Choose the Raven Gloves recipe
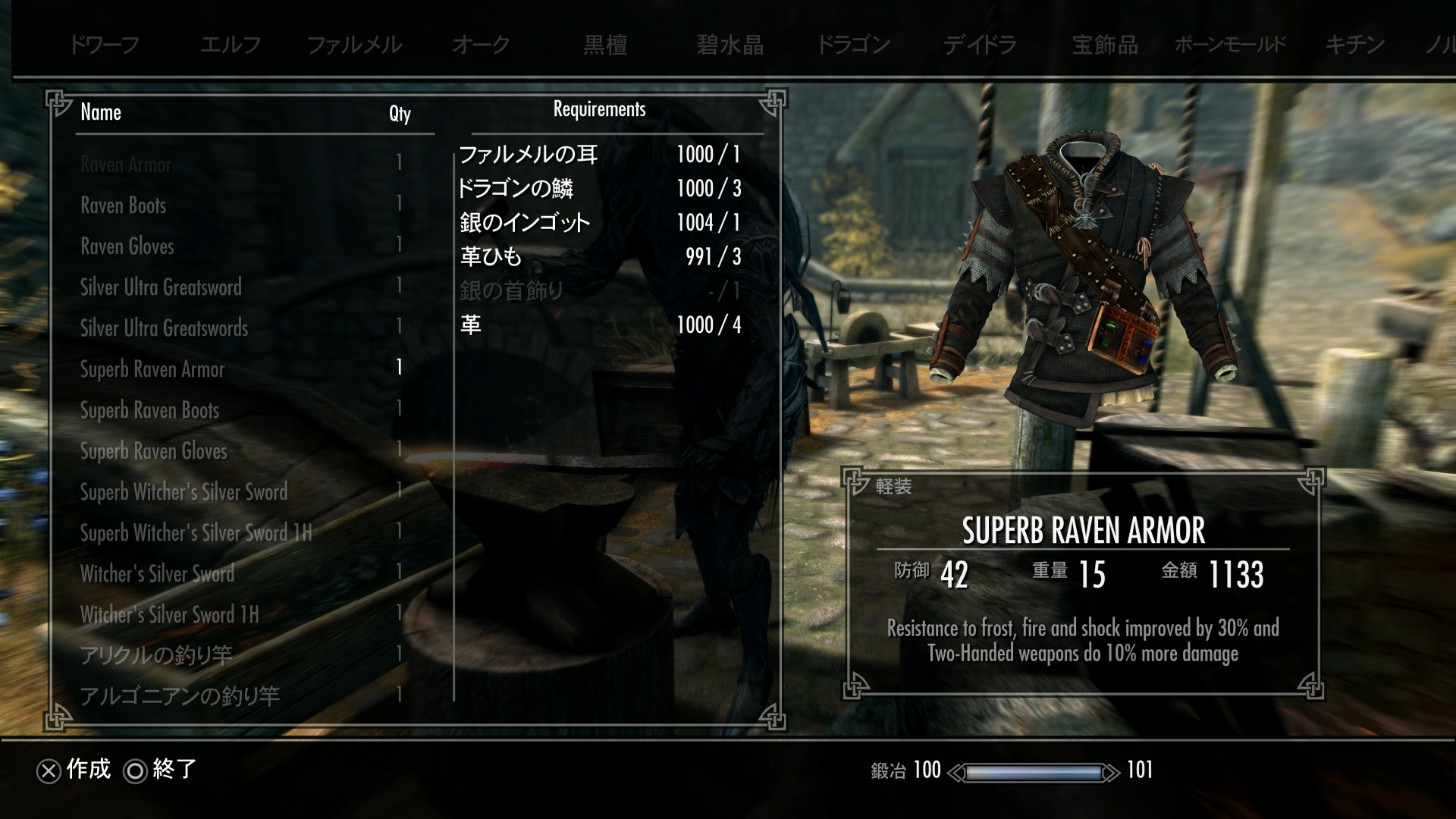 (127, 246)
